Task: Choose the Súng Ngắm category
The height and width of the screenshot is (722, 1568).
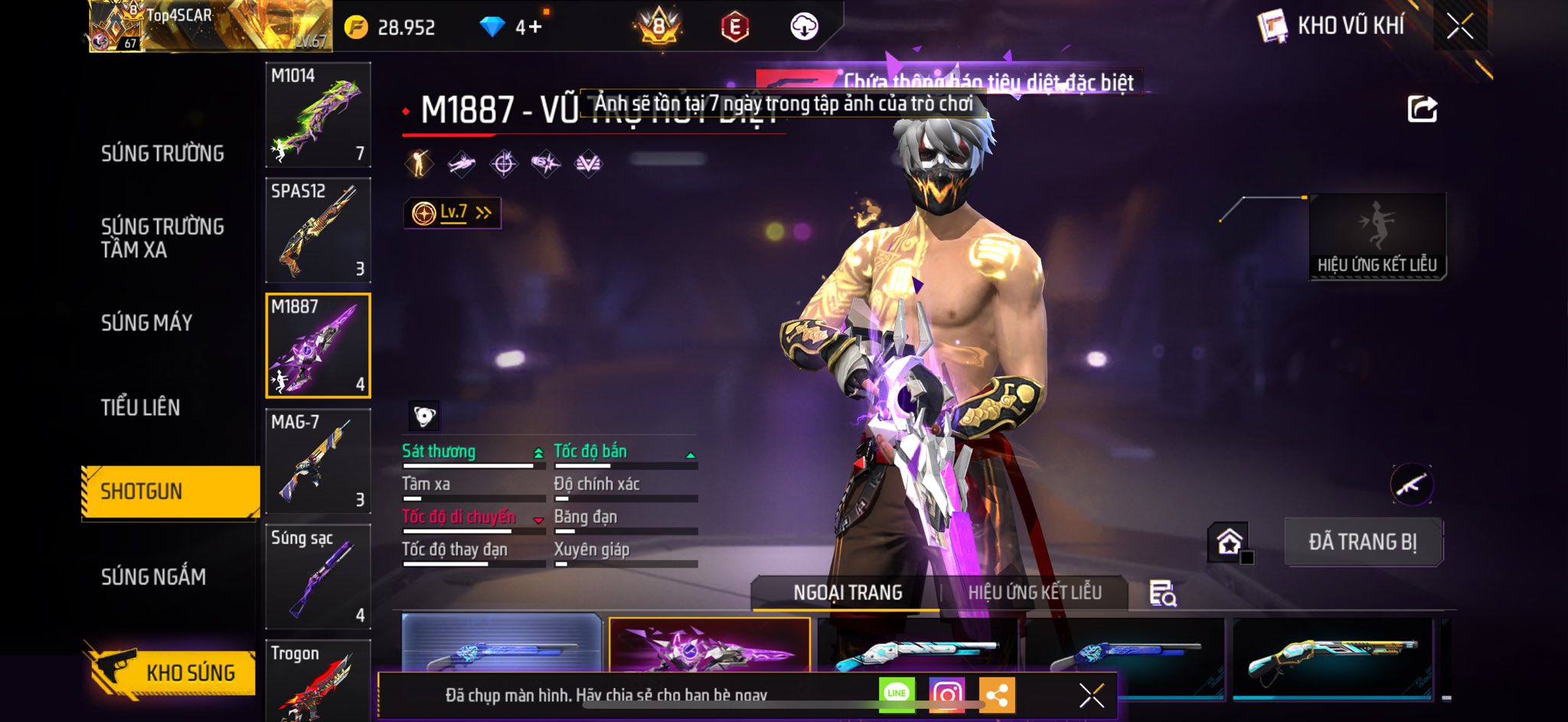Action: pos(153,577)
